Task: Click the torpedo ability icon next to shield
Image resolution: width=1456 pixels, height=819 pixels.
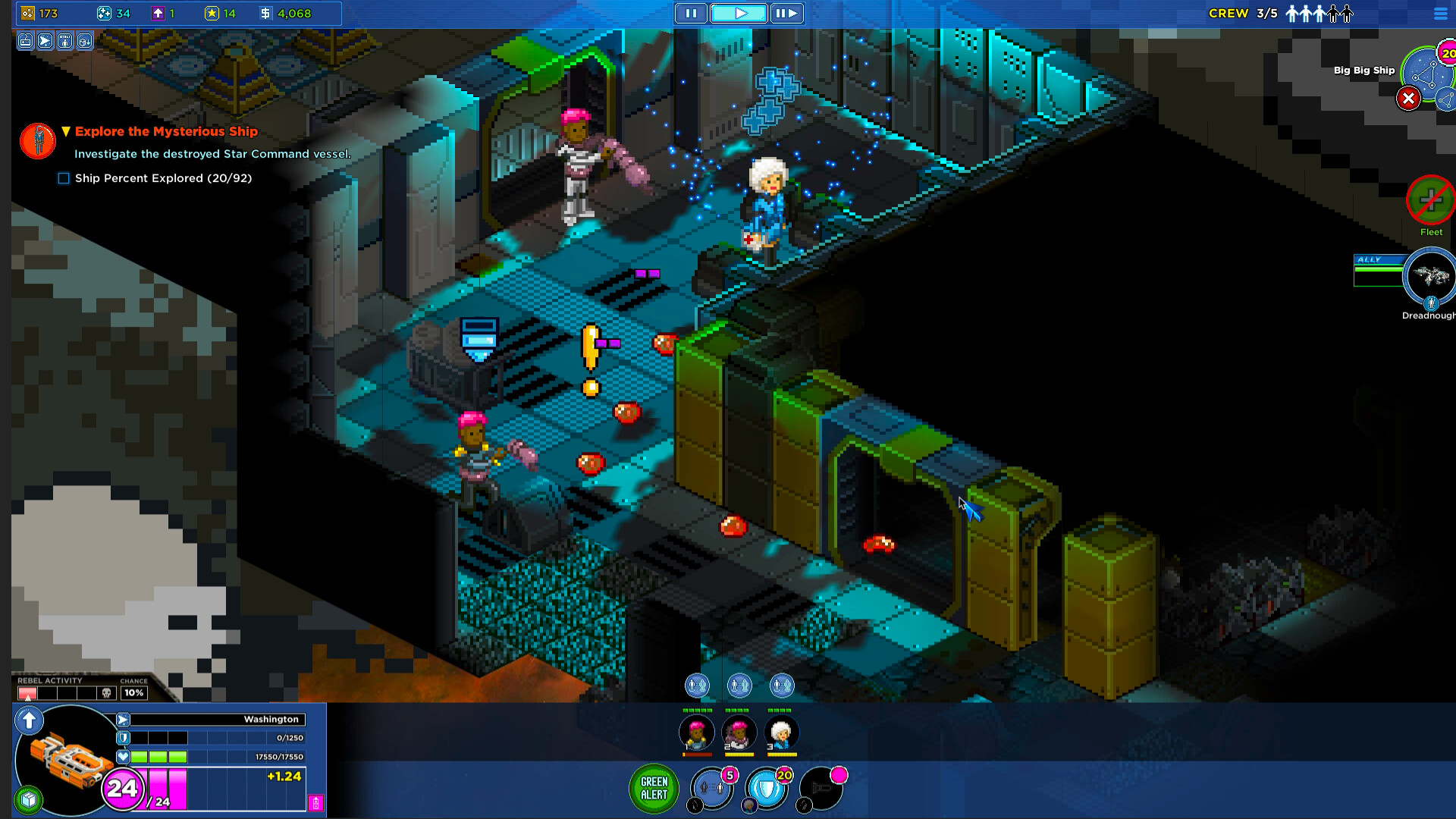Action: coord(823,790)
